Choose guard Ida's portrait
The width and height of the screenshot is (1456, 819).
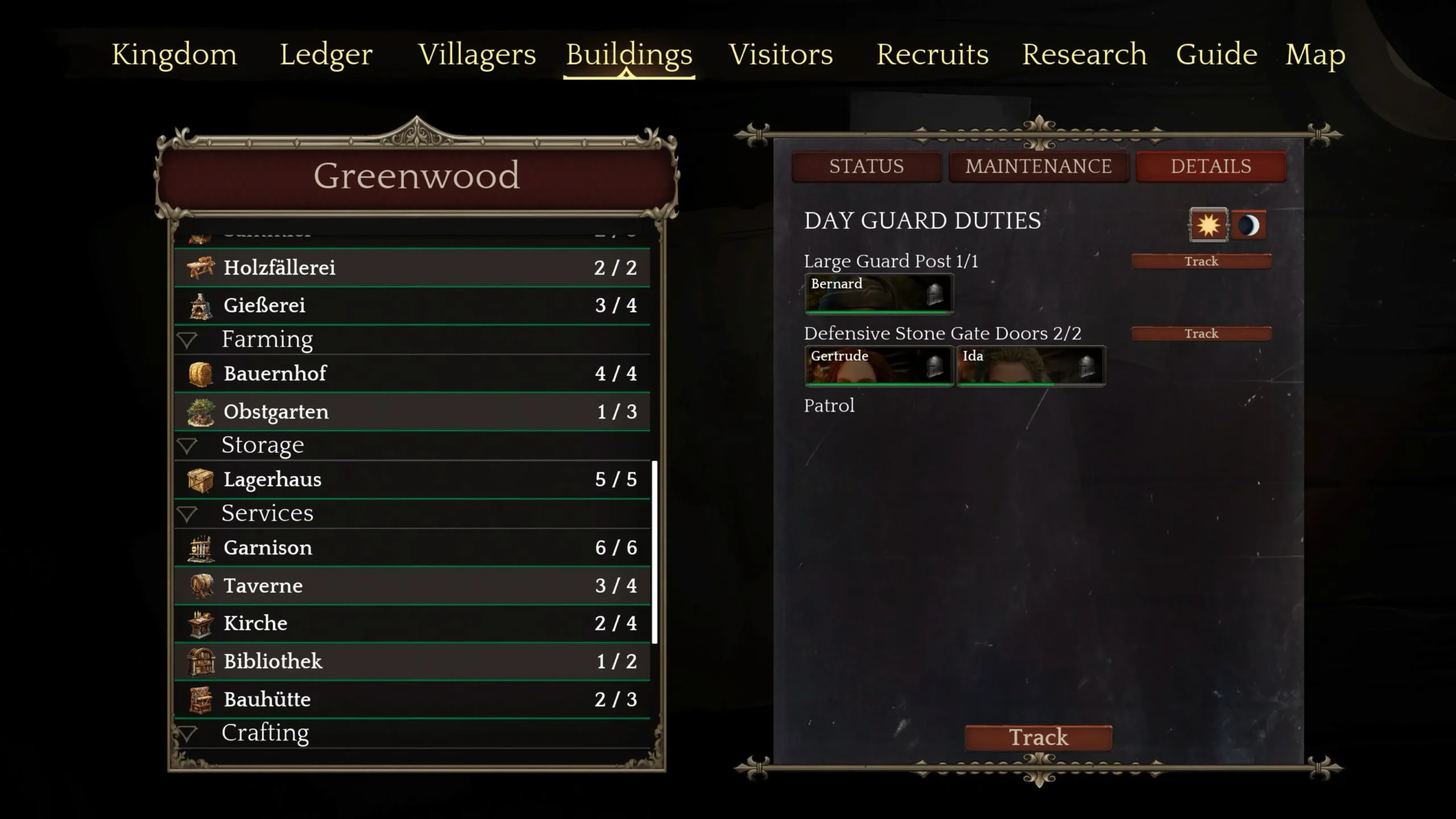[x=1031, y=366]
